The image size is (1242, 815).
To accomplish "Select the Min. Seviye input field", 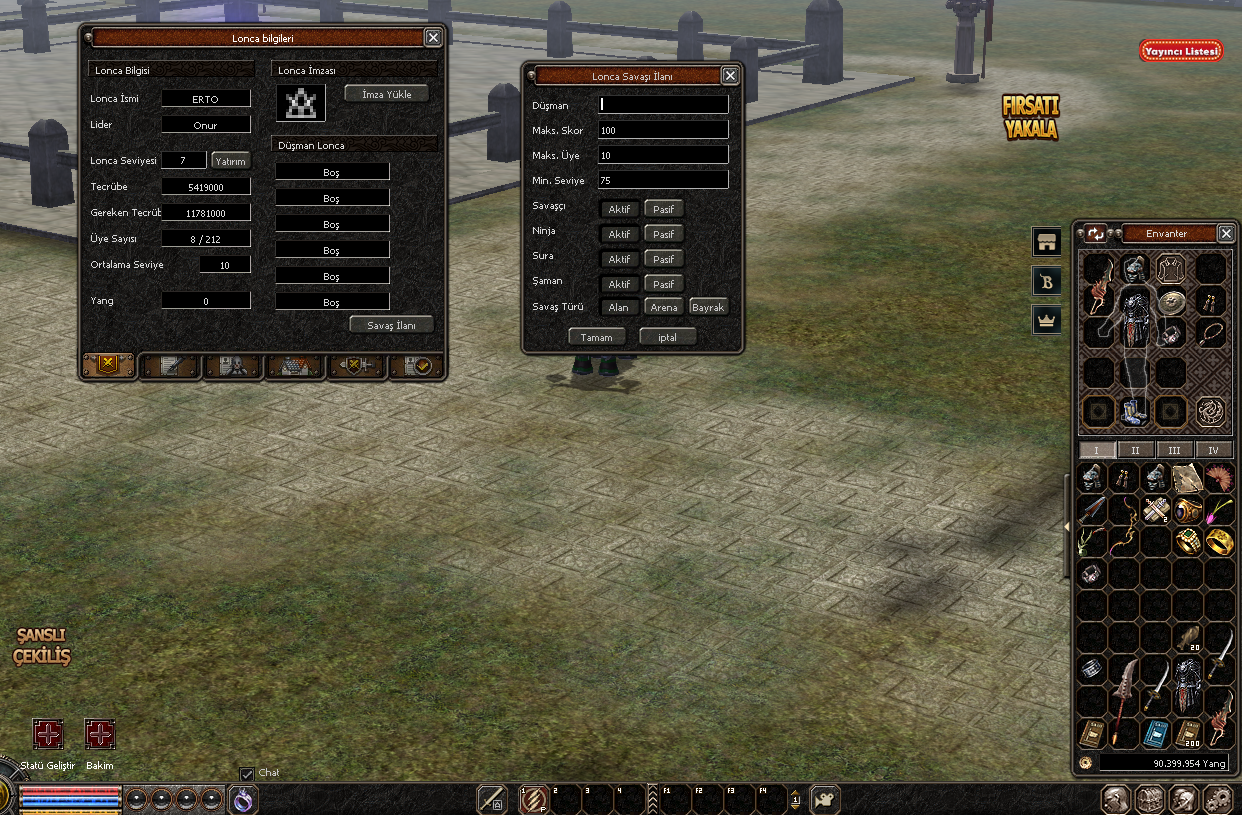I will (x=663, y=180).
